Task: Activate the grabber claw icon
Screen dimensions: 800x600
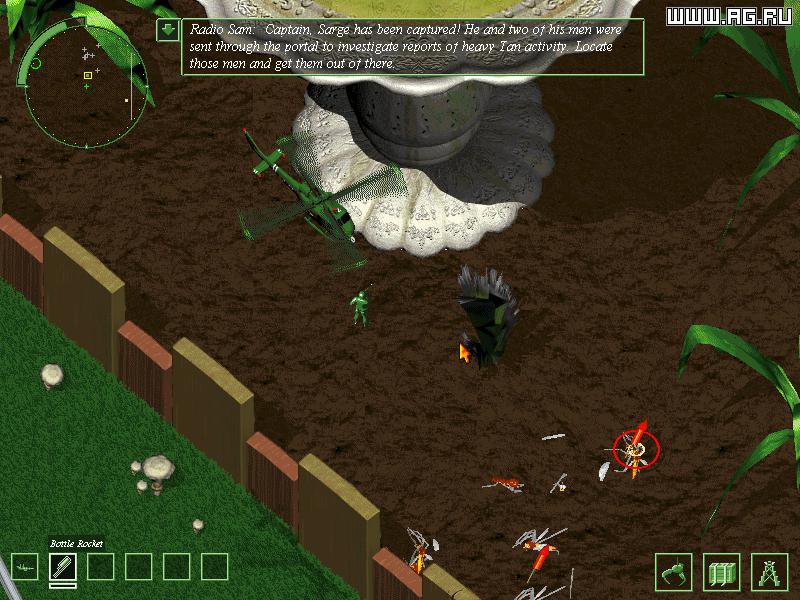Action: [673, 571]
